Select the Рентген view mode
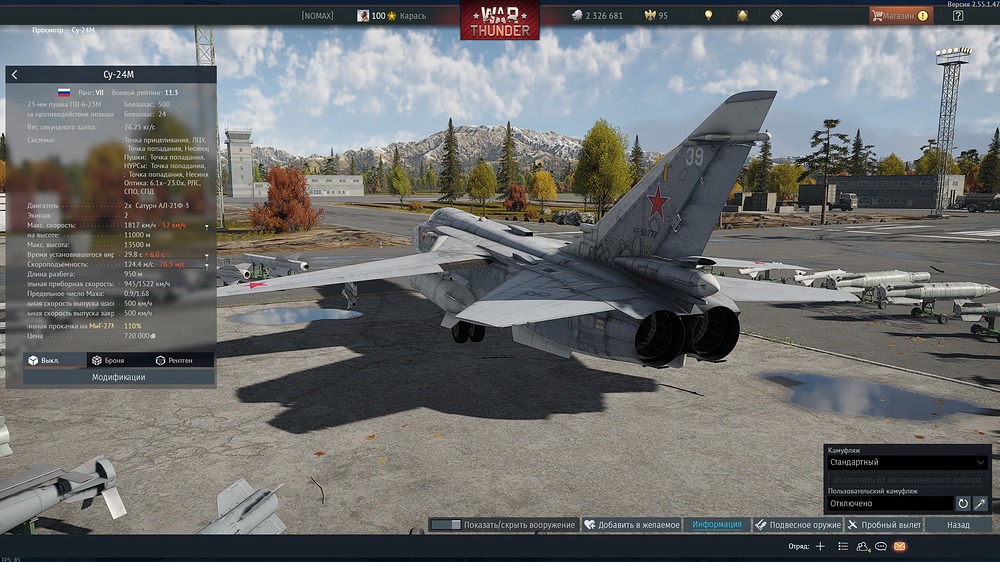This screenshot has width=1000, height=562. pos(176,360)
